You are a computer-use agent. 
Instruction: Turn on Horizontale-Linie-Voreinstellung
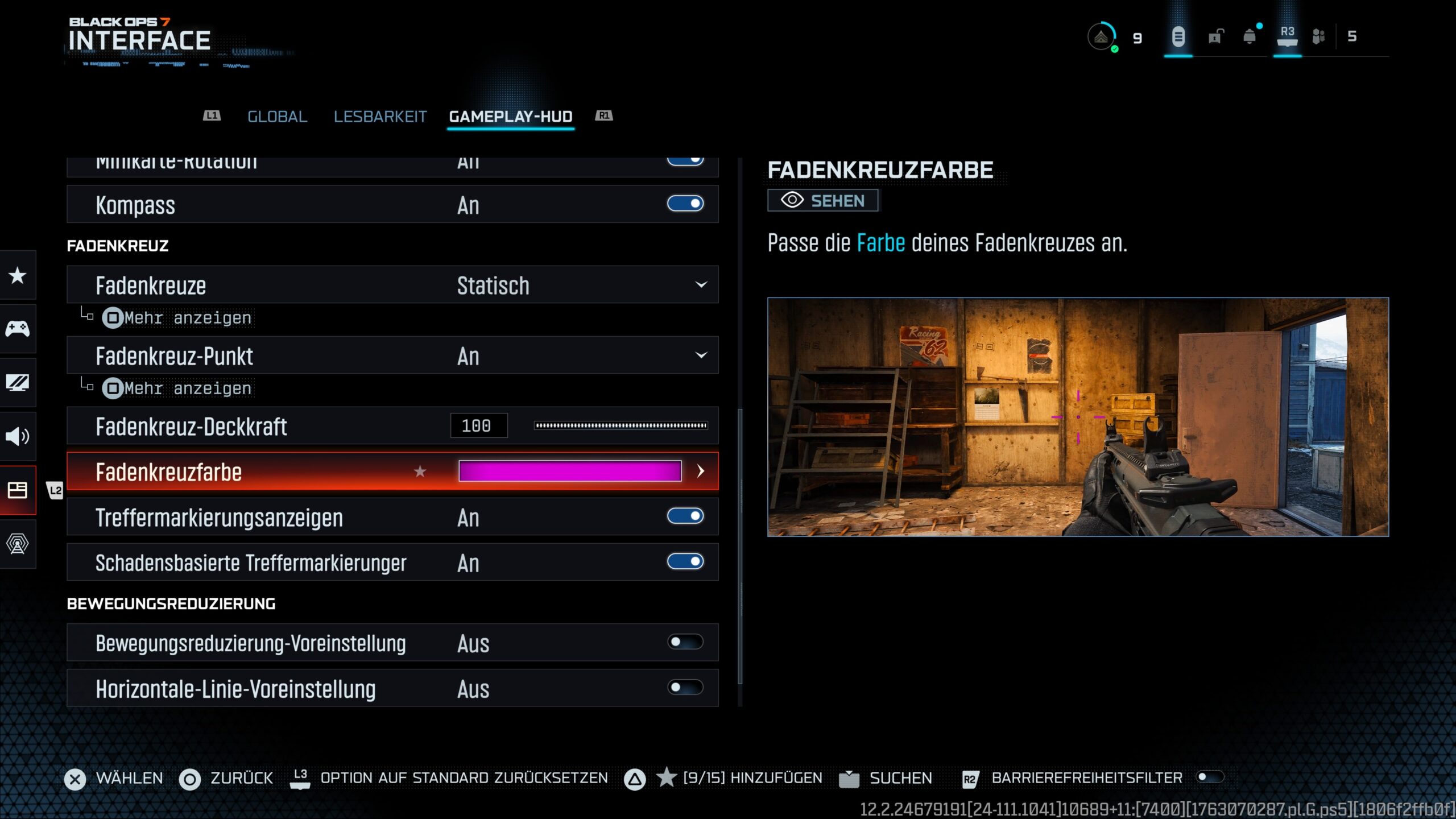(x=685, y=688)
